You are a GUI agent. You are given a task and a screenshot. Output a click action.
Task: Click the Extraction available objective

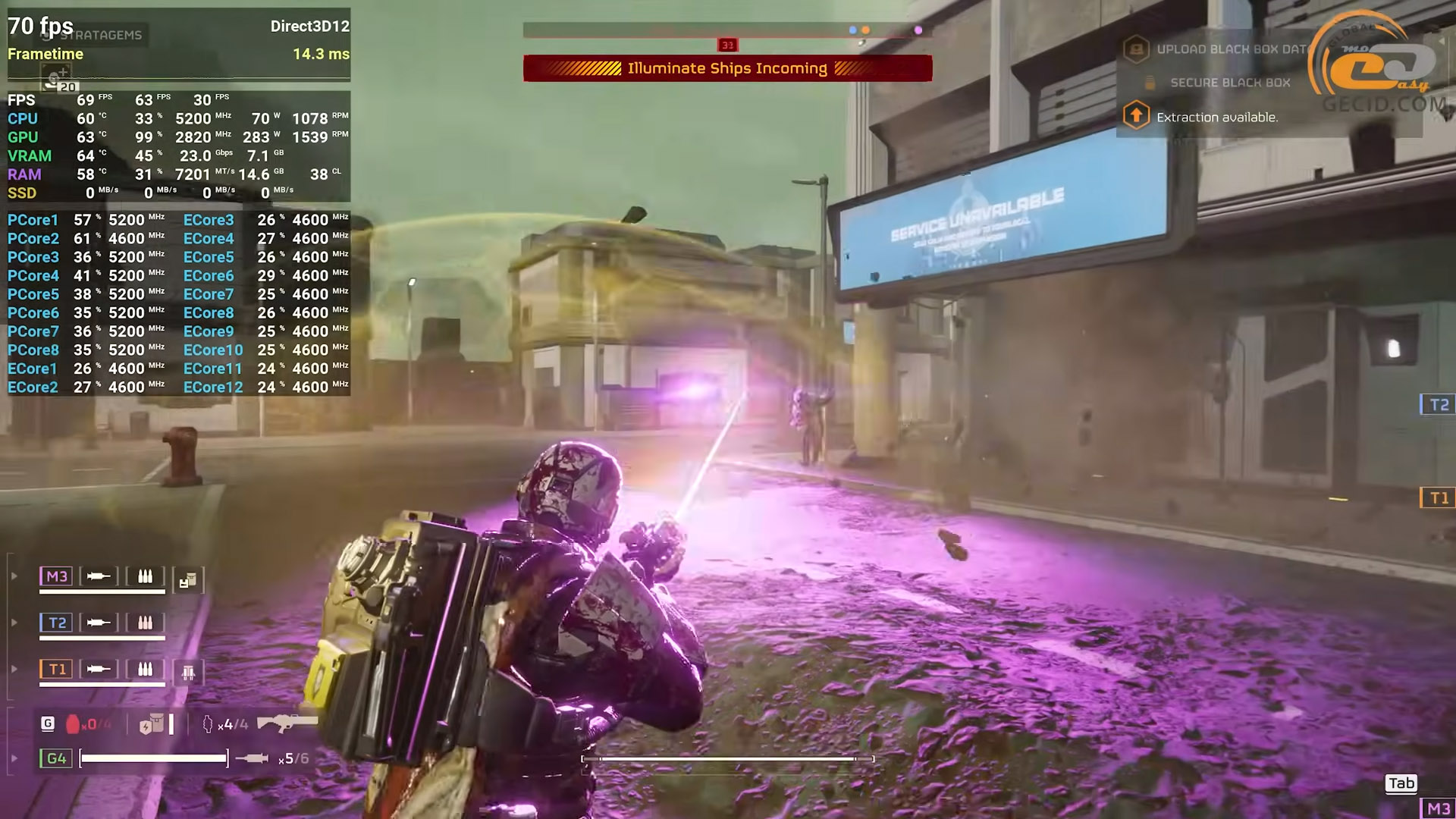(x=1216, y=118)
